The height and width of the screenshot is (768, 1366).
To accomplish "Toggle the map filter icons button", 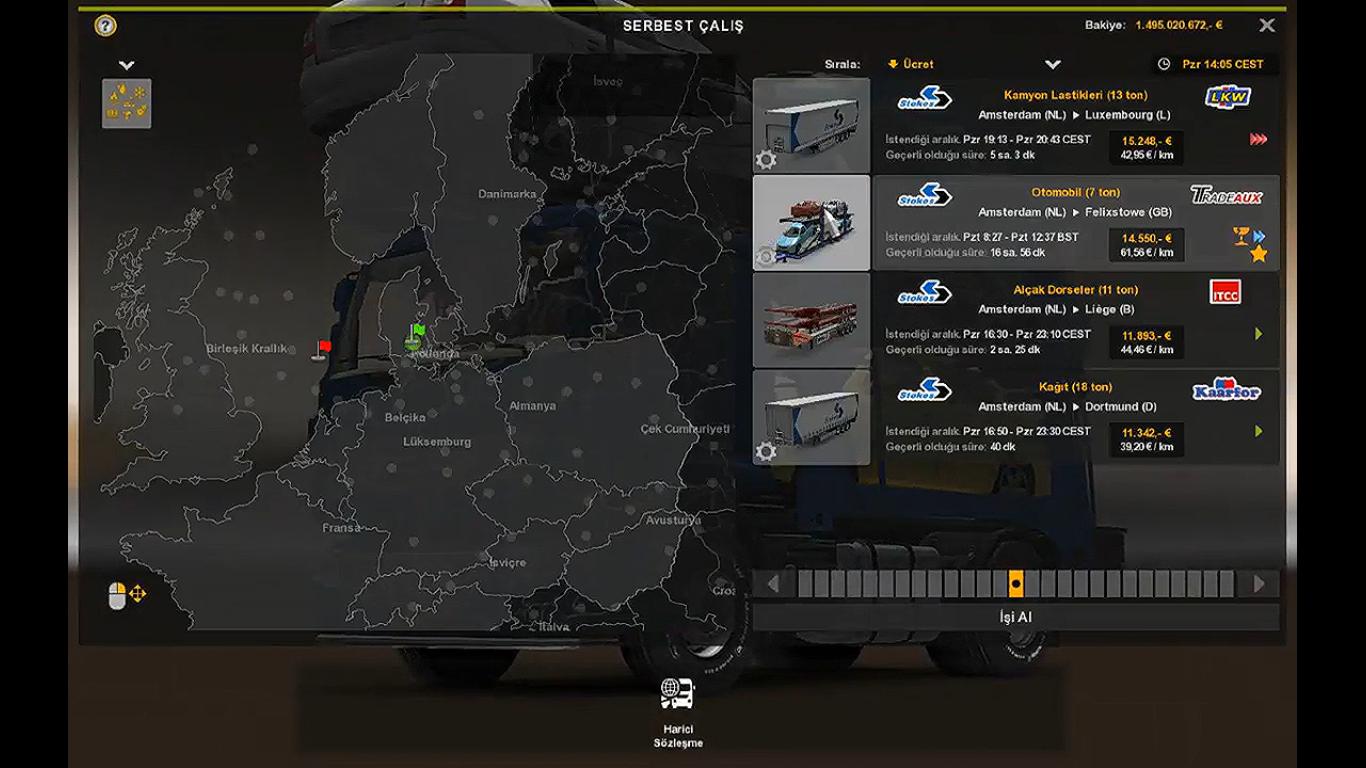I will point(127,104).
